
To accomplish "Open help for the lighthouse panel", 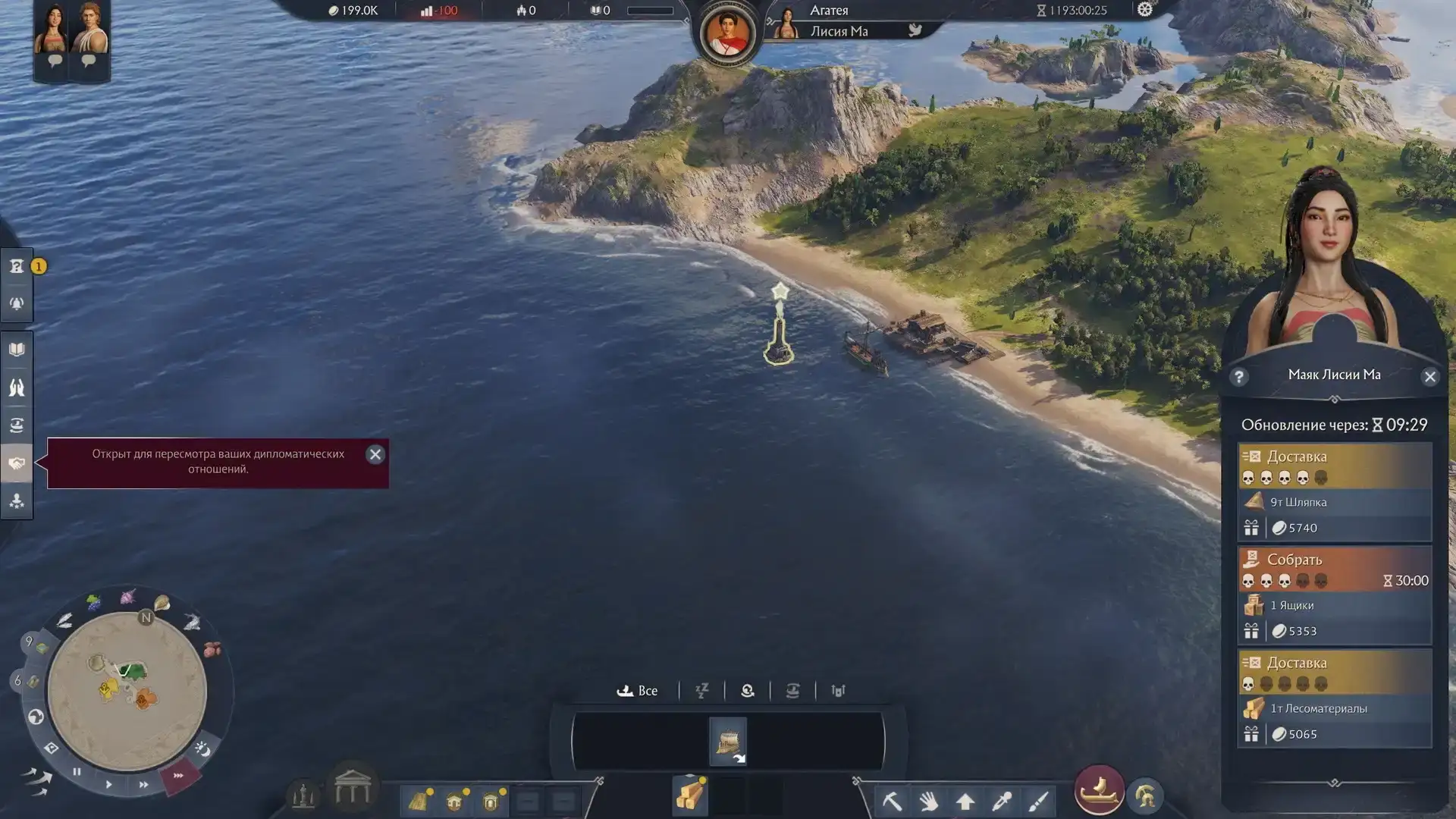I will pyautogui.click(x=1239, y=377).
